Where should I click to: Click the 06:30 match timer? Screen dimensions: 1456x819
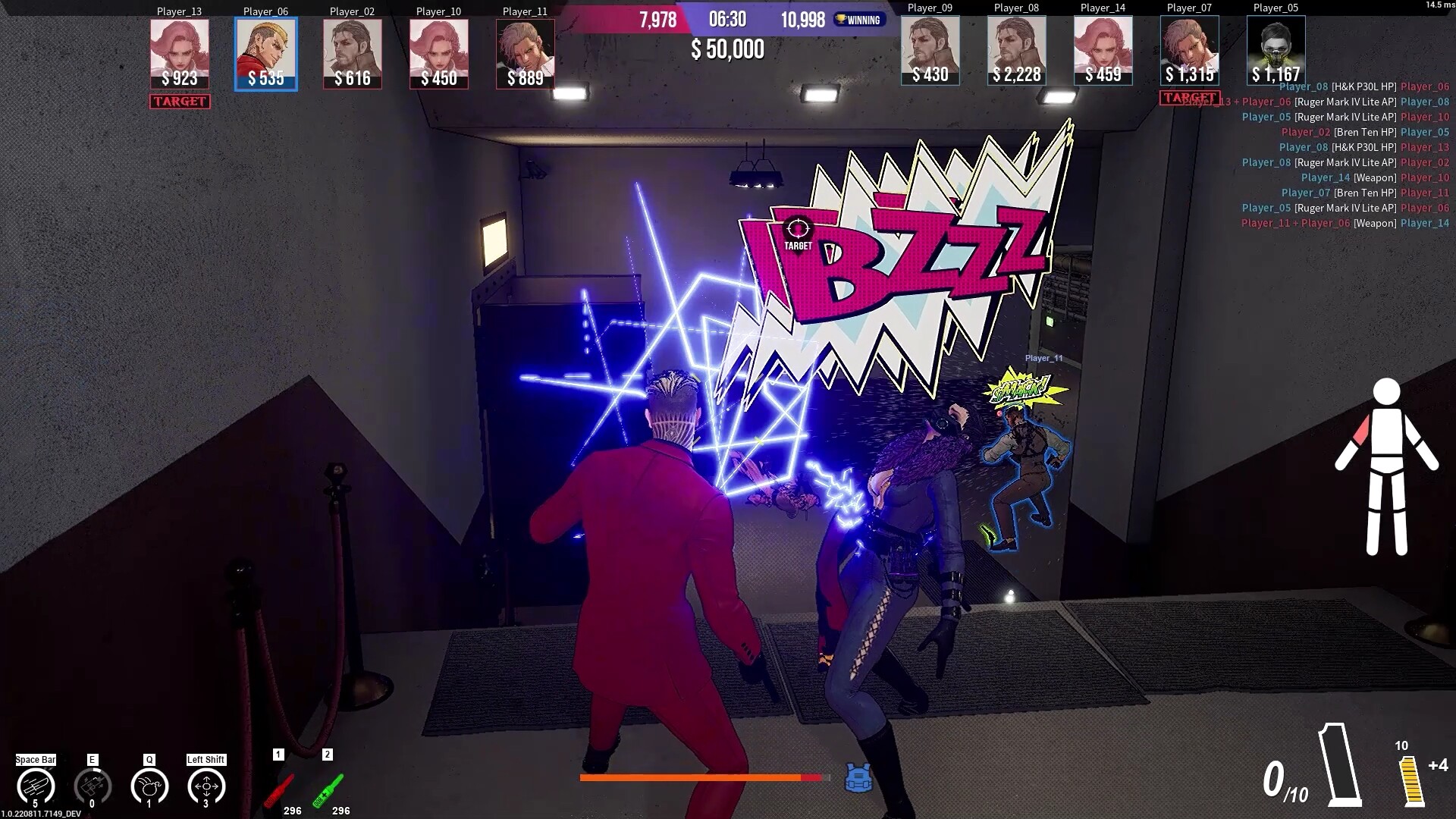(x=729, y=20)
